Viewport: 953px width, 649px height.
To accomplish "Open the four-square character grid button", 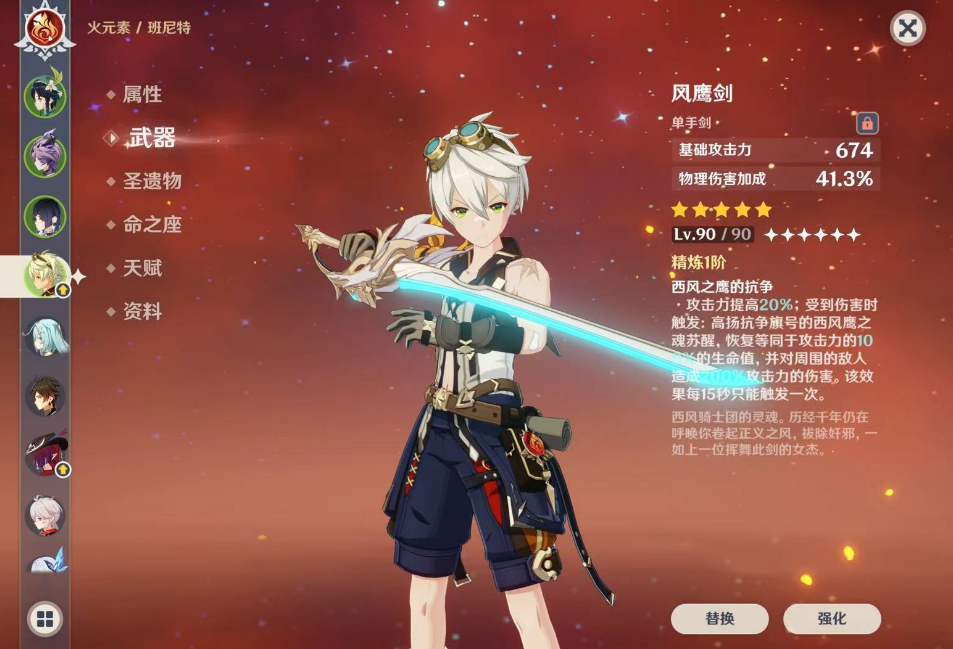I will pos(45,619).
